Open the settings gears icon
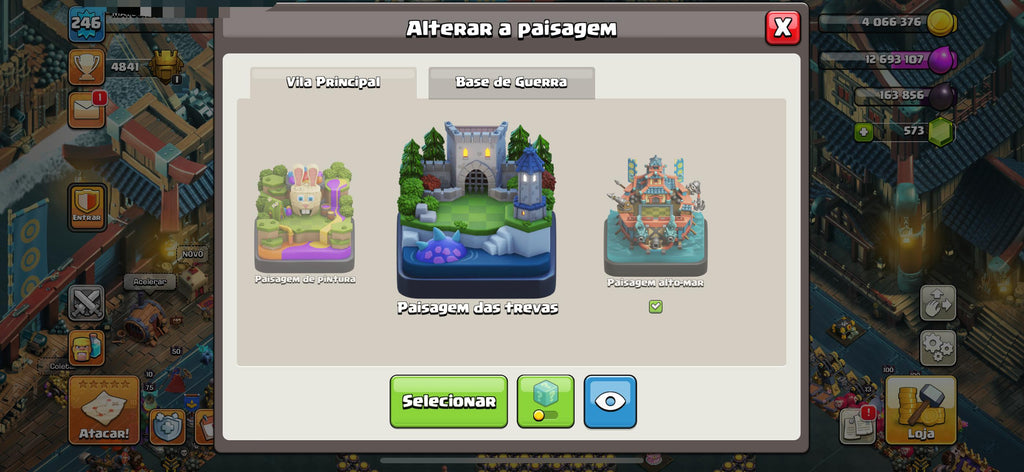This screenshot has height=472, width=1024. click(937, 347)
